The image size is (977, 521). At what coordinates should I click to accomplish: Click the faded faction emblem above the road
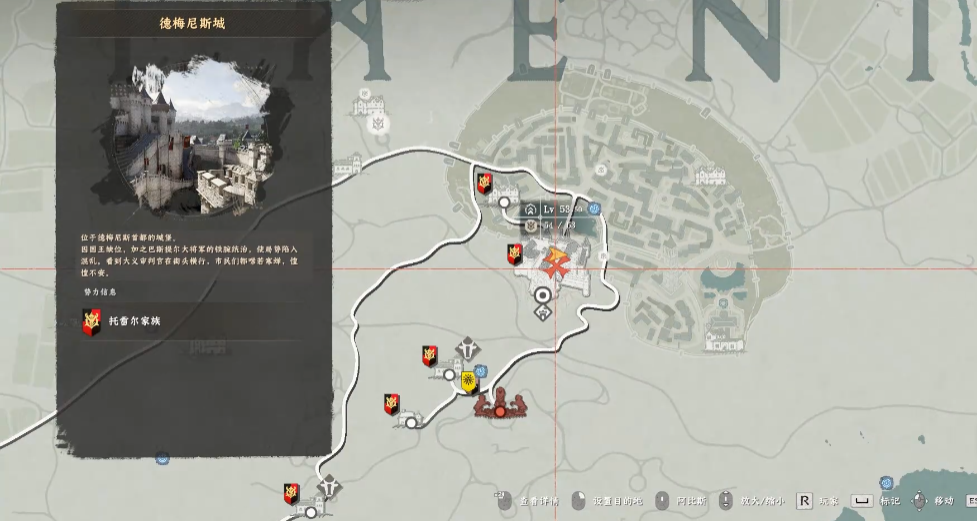(x=379, y=123)
